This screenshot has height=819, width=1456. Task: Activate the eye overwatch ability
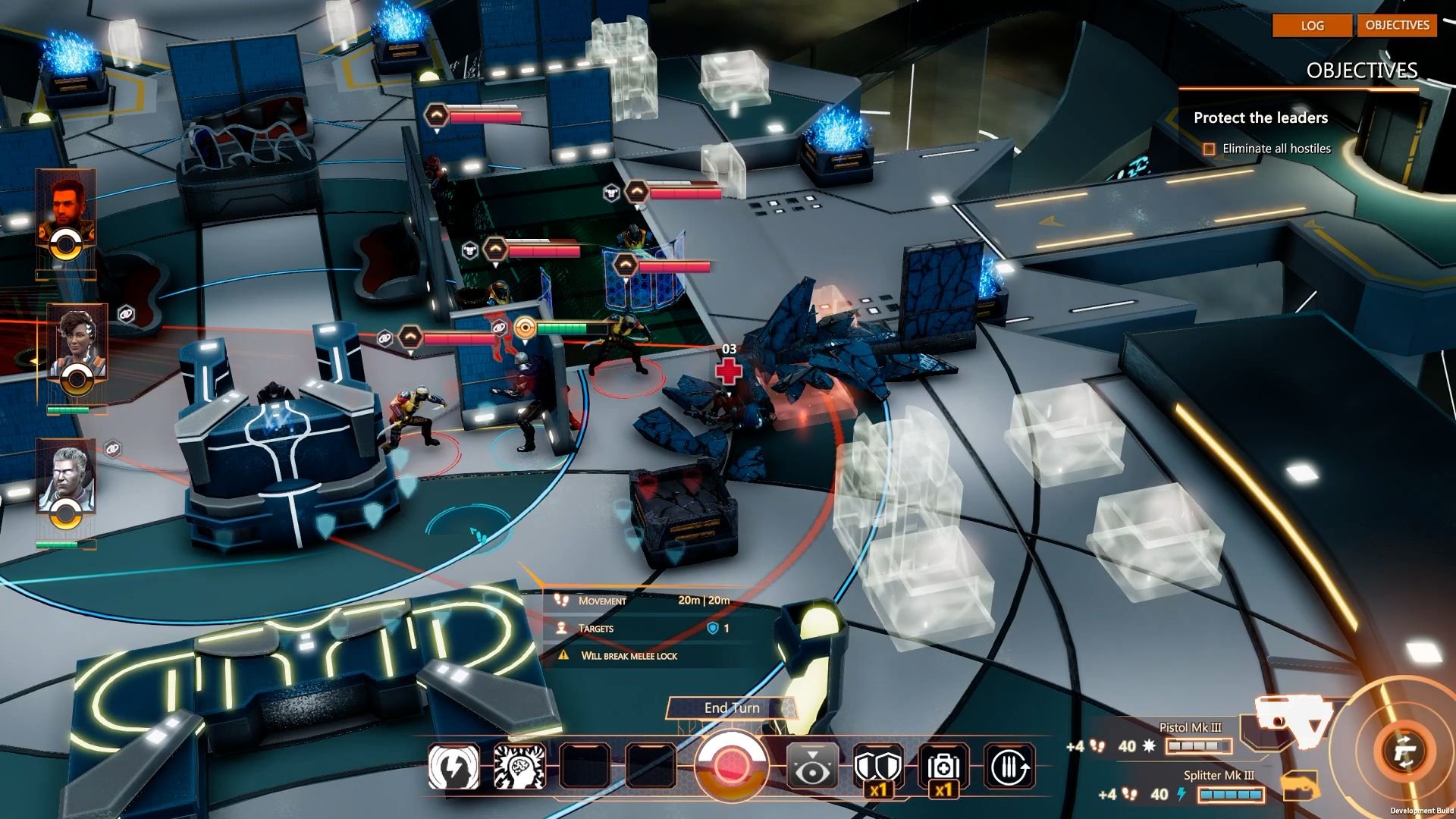811,767
